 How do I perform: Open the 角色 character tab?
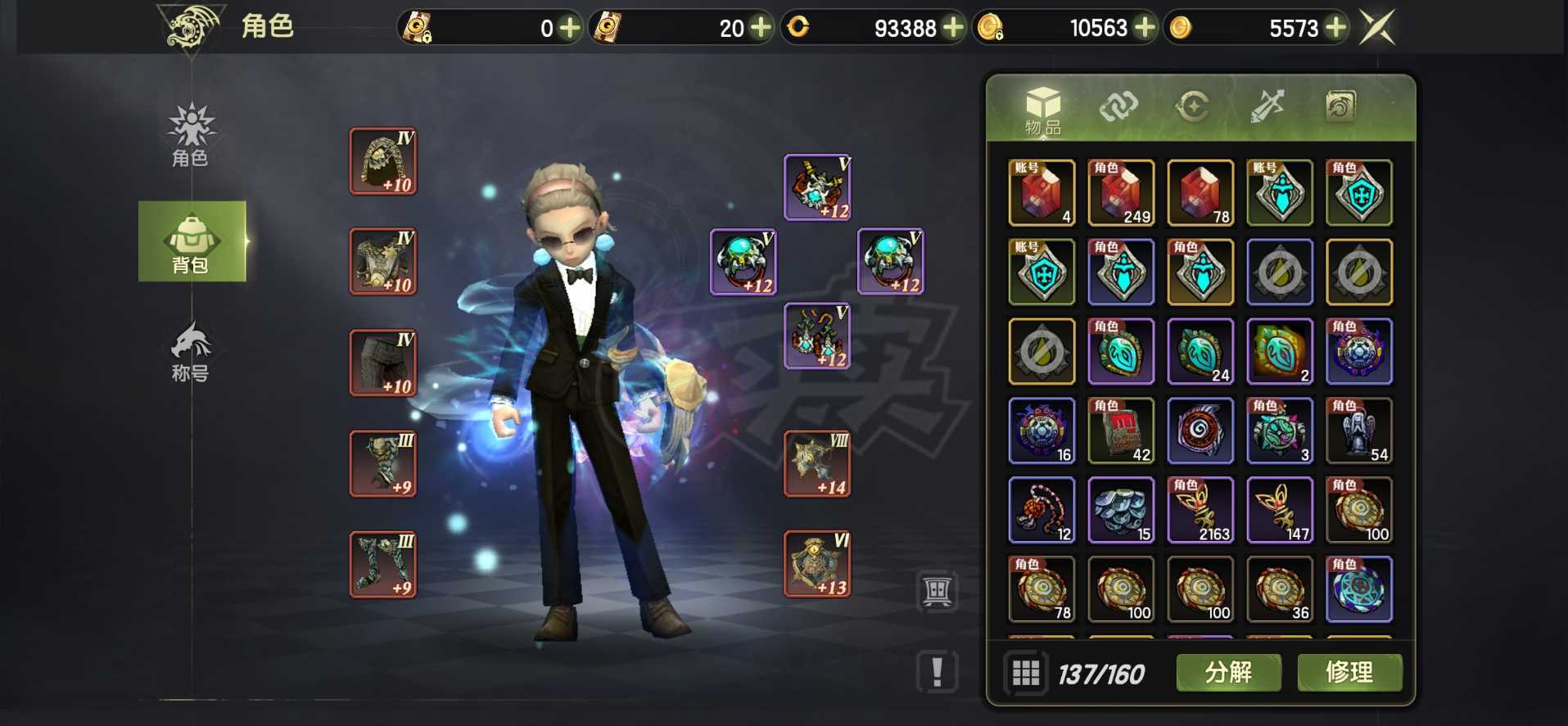[x=191, y=134]
